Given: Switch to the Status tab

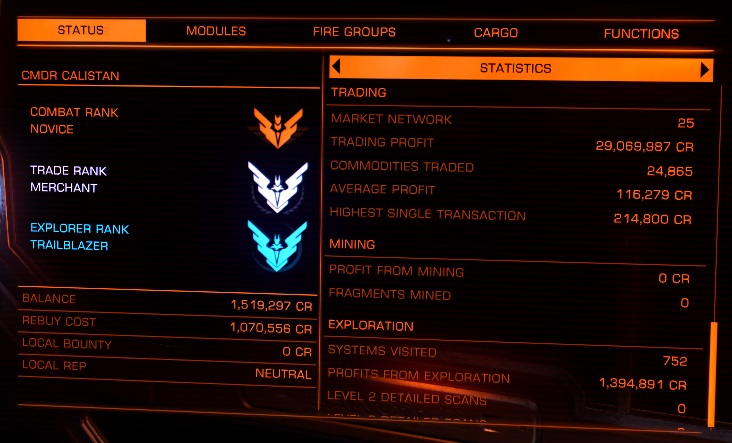Looking at the screenshot, I should point(82,31).
